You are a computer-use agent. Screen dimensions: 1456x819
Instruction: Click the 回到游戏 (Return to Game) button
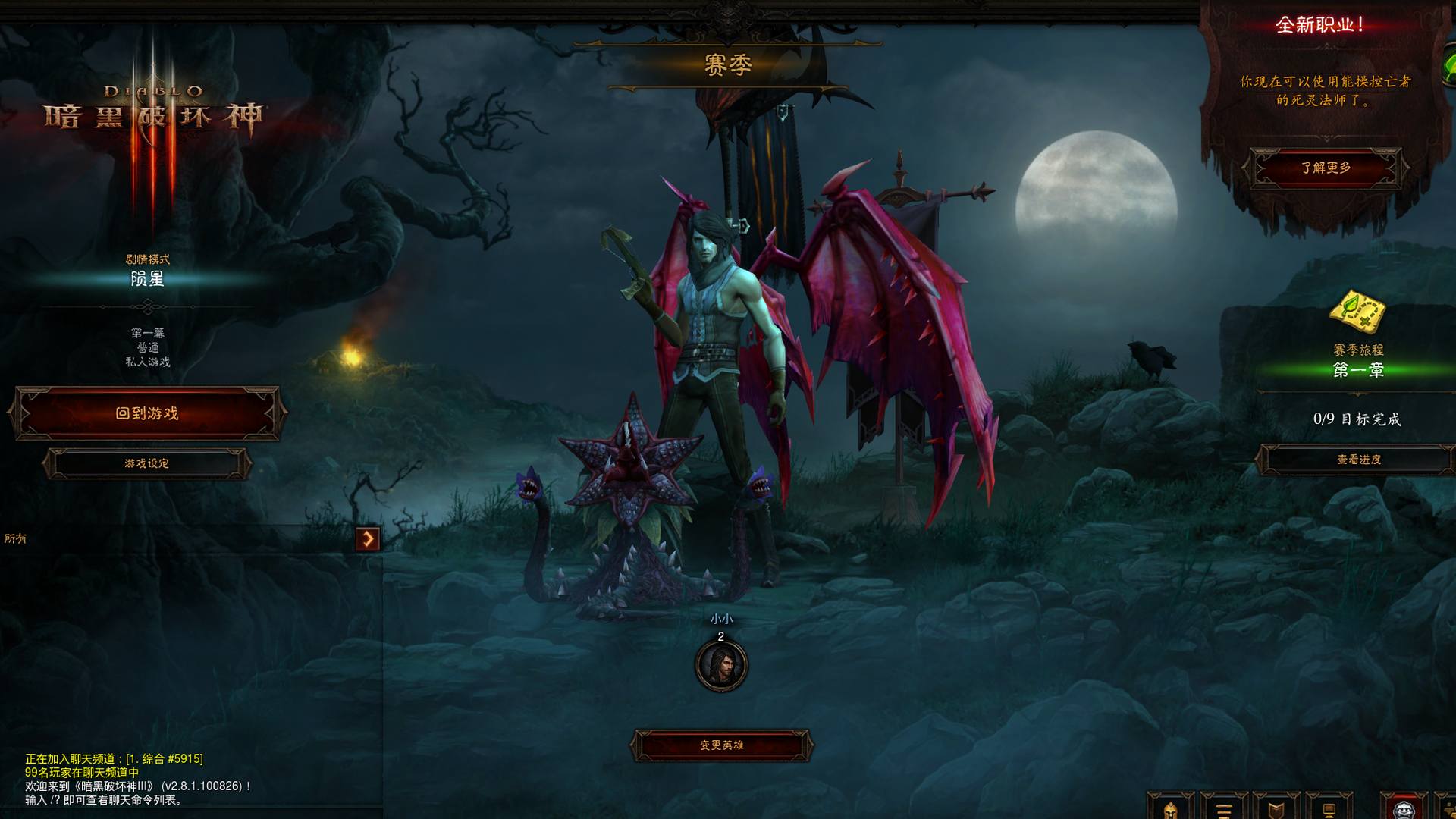tap(147, 413)
